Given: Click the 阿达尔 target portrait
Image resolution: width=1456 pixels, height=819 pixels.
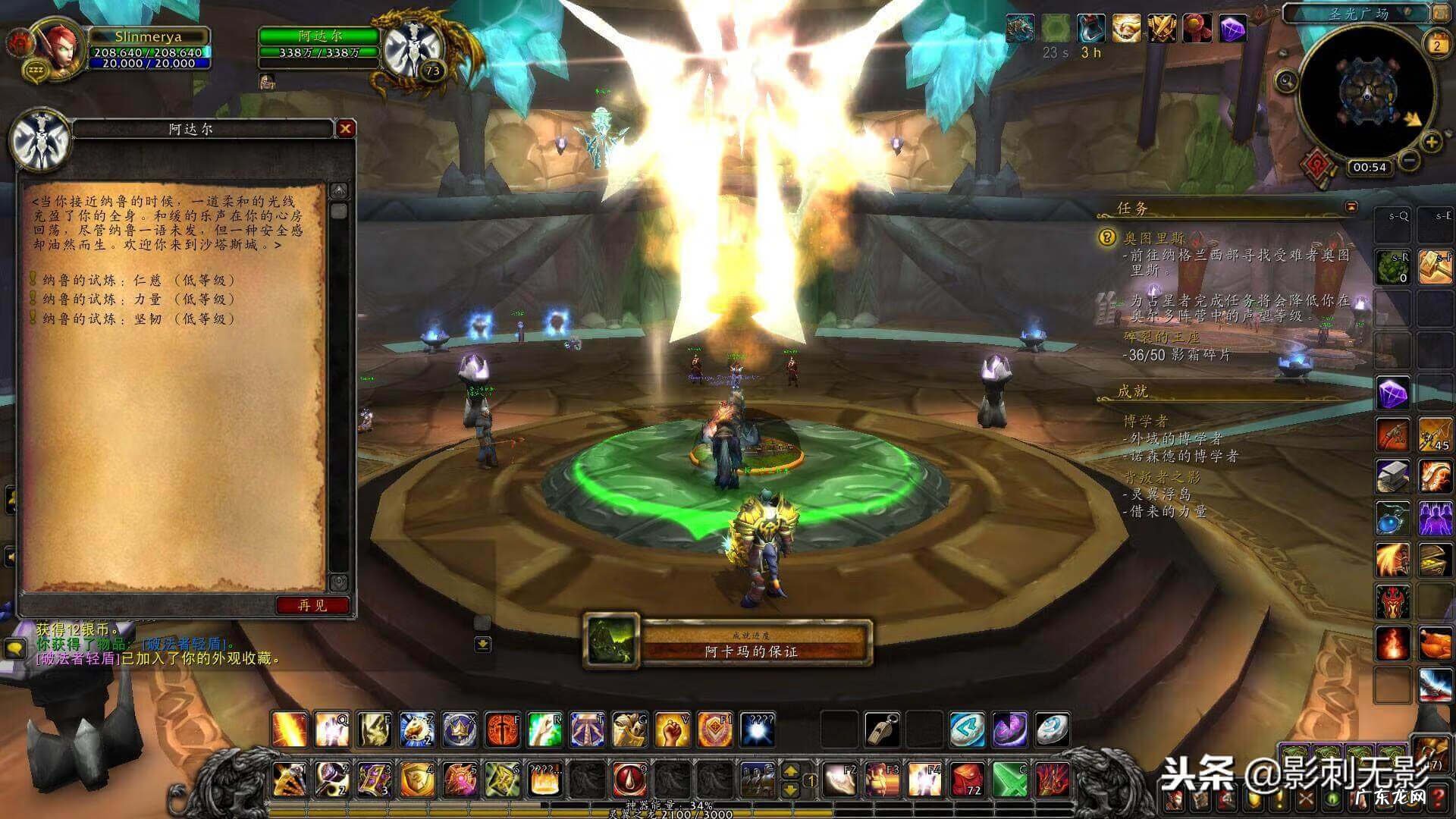Looking at the screenshot, I should 413,47.
